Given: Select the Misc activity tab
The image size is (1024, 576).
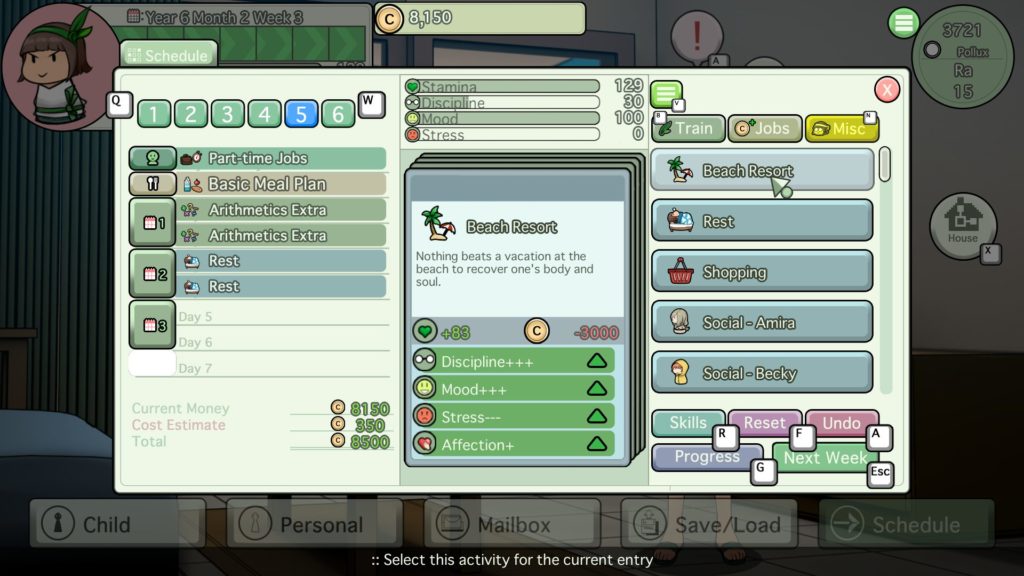Looking at the screenshot, I should (x=841, y=128).
